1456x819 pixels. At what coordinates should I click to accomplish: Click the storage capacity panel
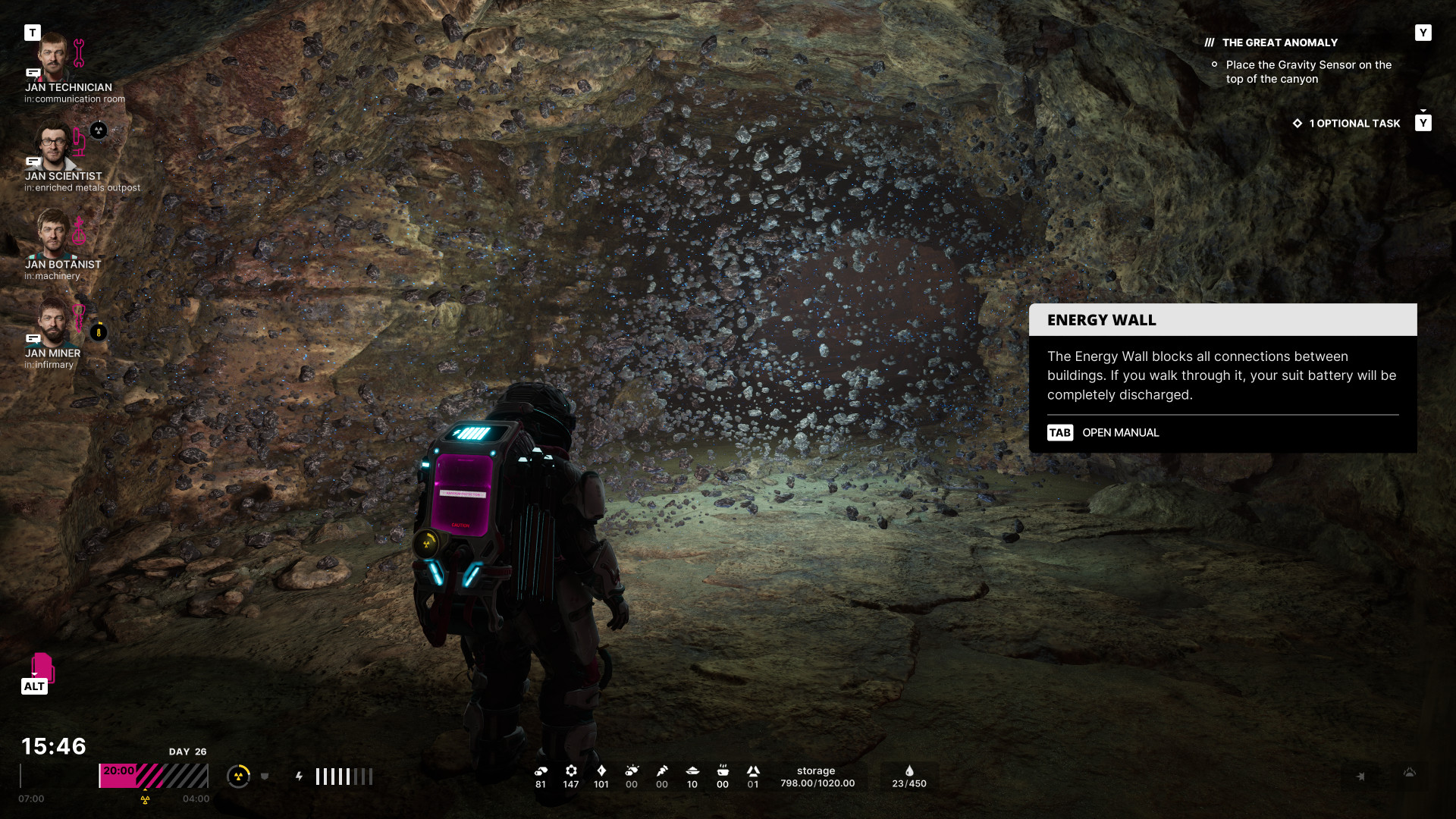(817, 777)
